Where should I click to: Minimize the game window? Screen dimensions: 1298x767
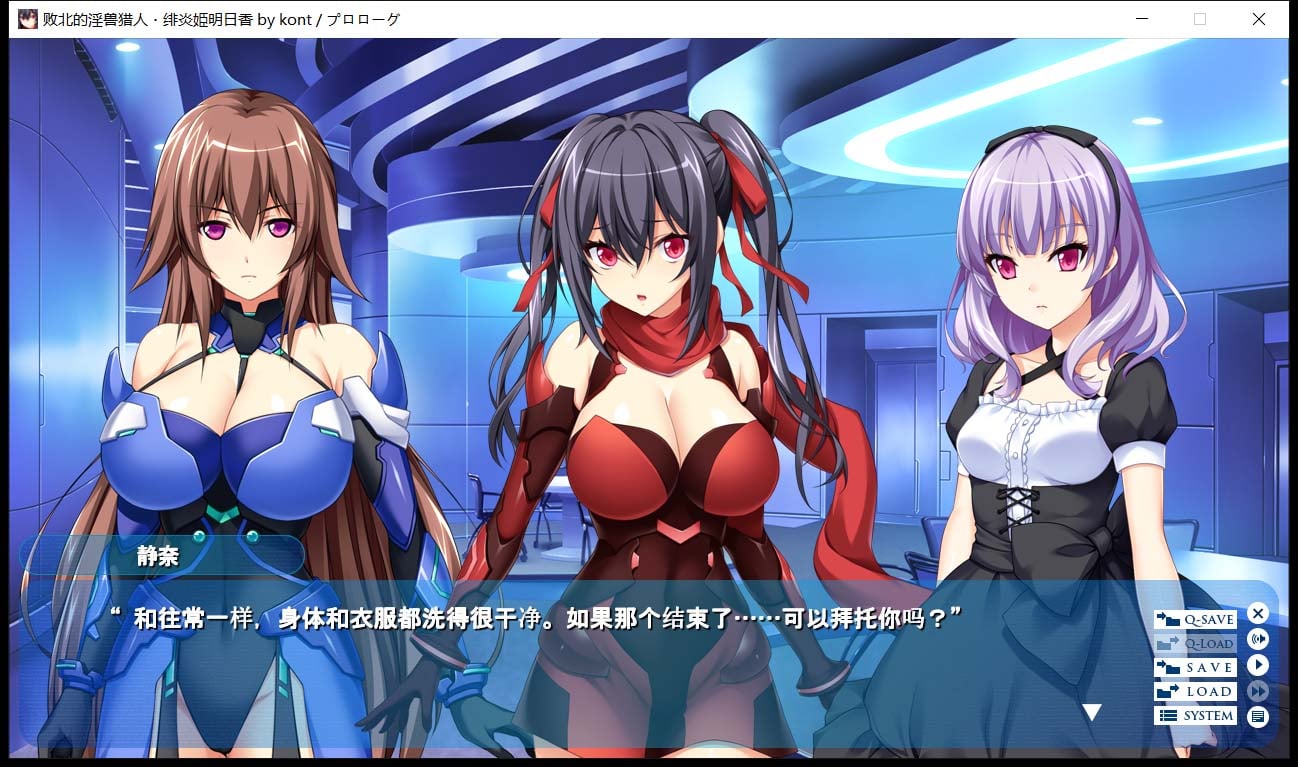click(1141, 19)
